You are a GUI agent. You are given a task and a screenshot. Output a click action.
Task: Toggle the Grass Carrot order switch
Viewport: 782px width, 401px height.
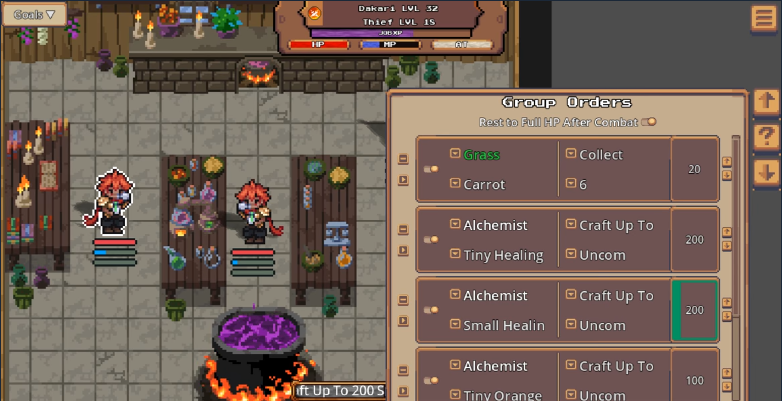[x=431, y=169]
